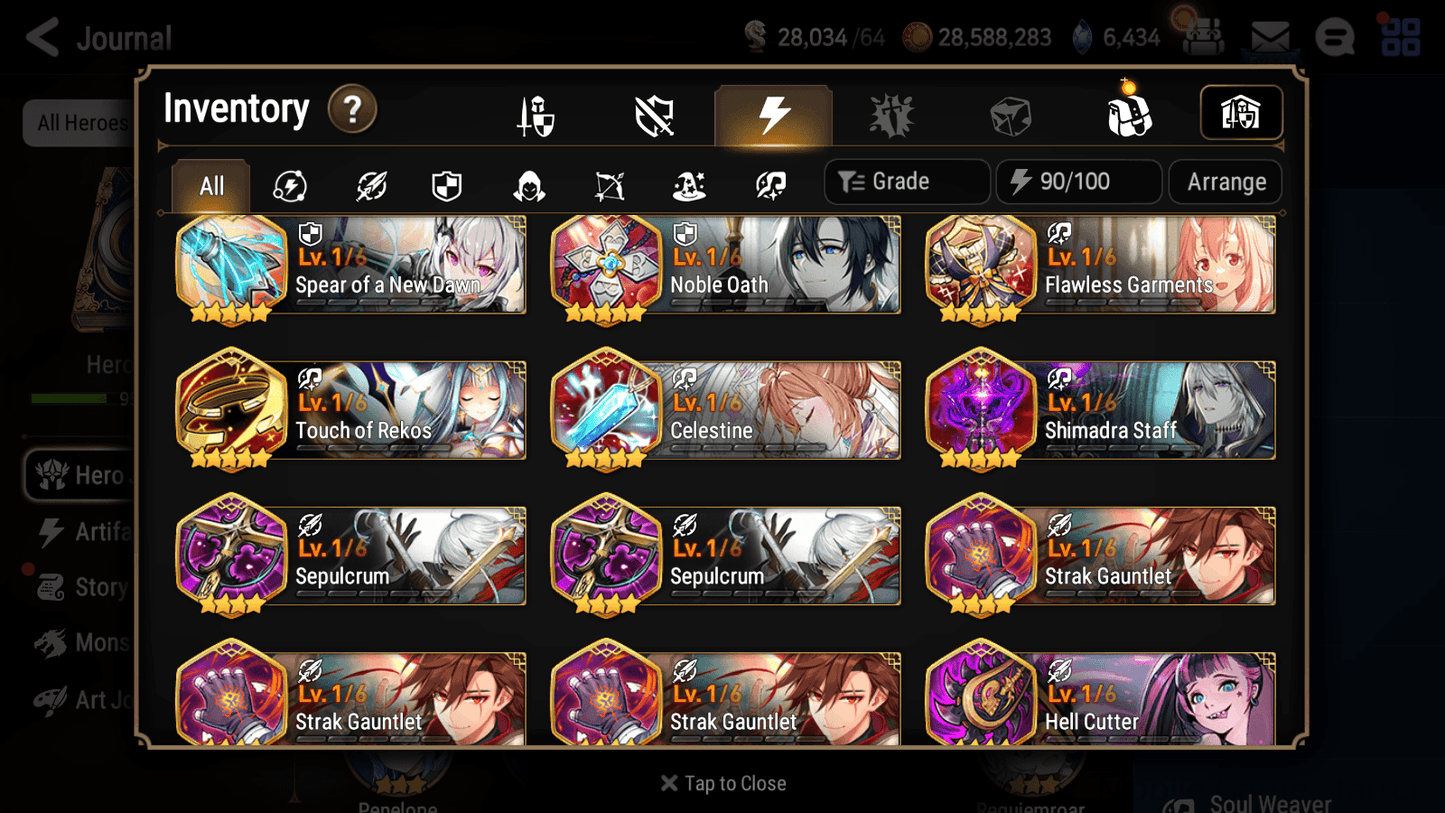Viewport: 1445px width, 813px height.
Task: Tap to Close the inventory
Action: point(722,783)
